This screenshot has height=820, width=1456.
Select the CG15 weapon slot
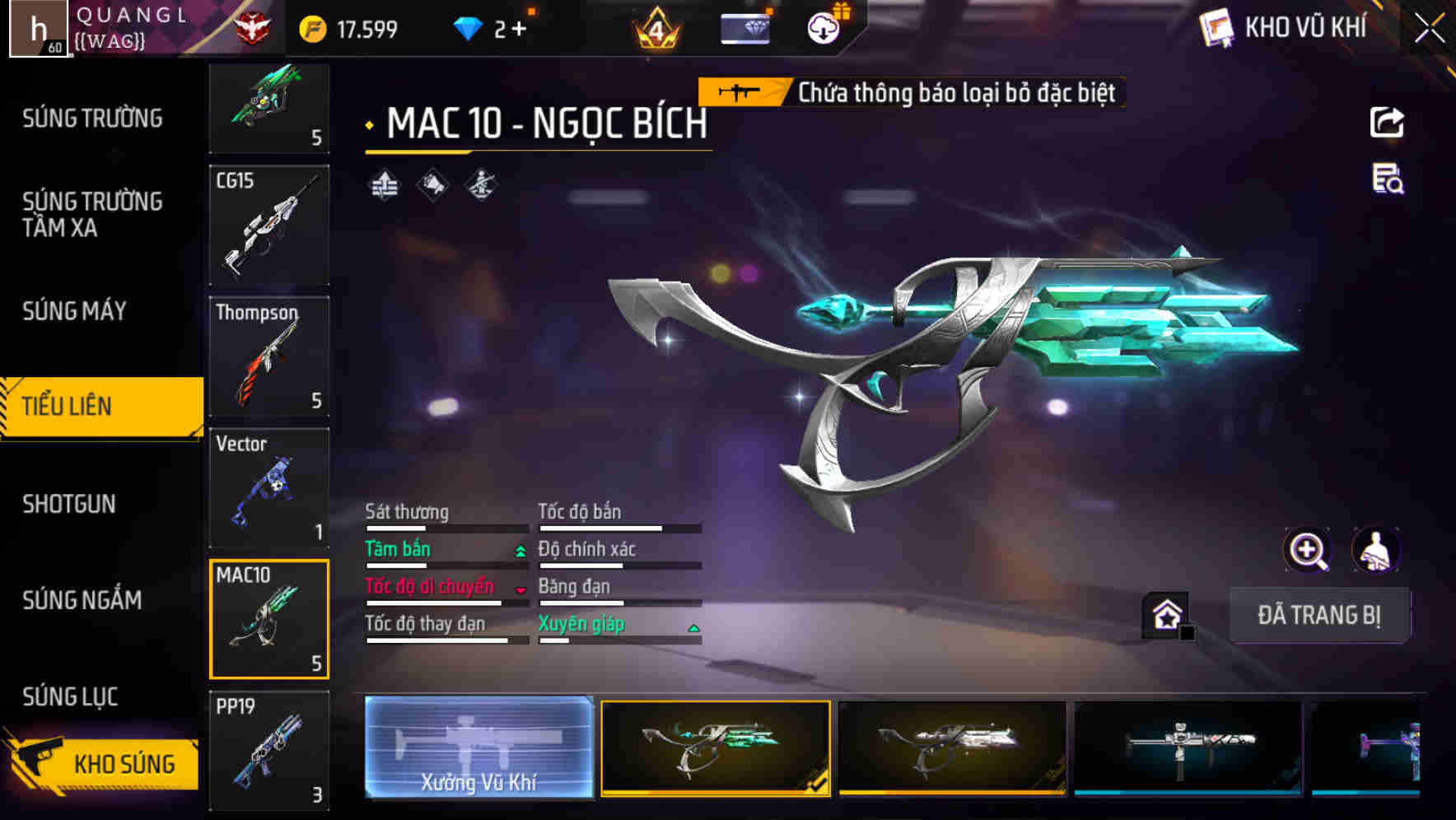(269, 225)
